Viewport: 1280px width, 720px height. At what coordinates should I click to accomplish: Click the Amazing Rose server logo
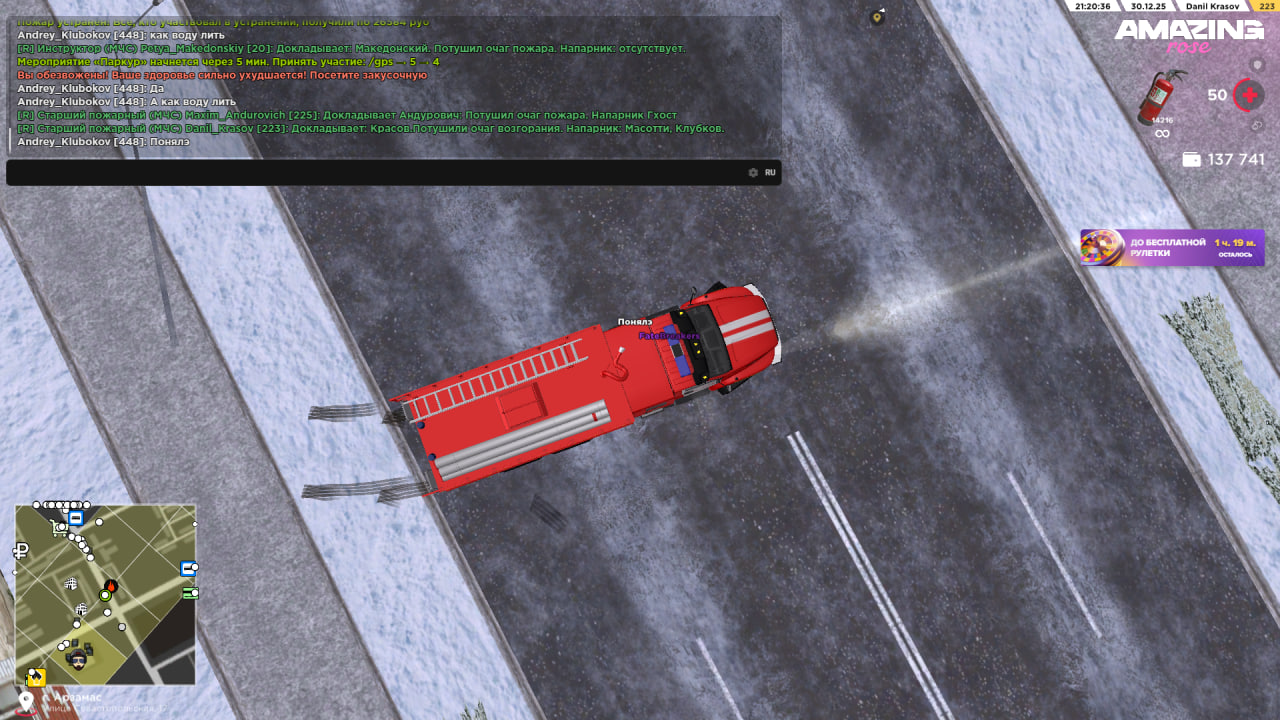[1189, 36]
